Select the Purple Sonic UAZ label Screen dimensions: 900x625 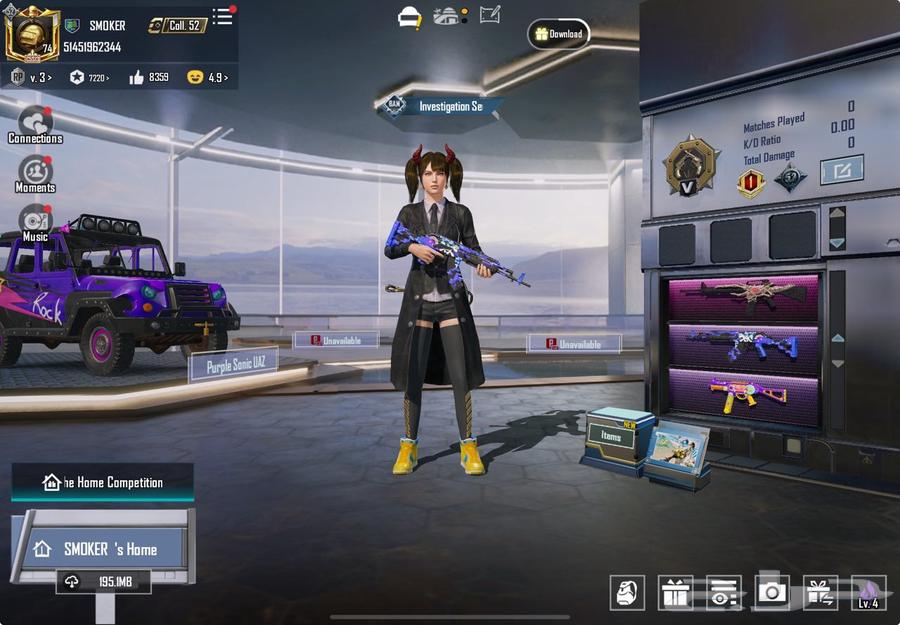point(233,366)
